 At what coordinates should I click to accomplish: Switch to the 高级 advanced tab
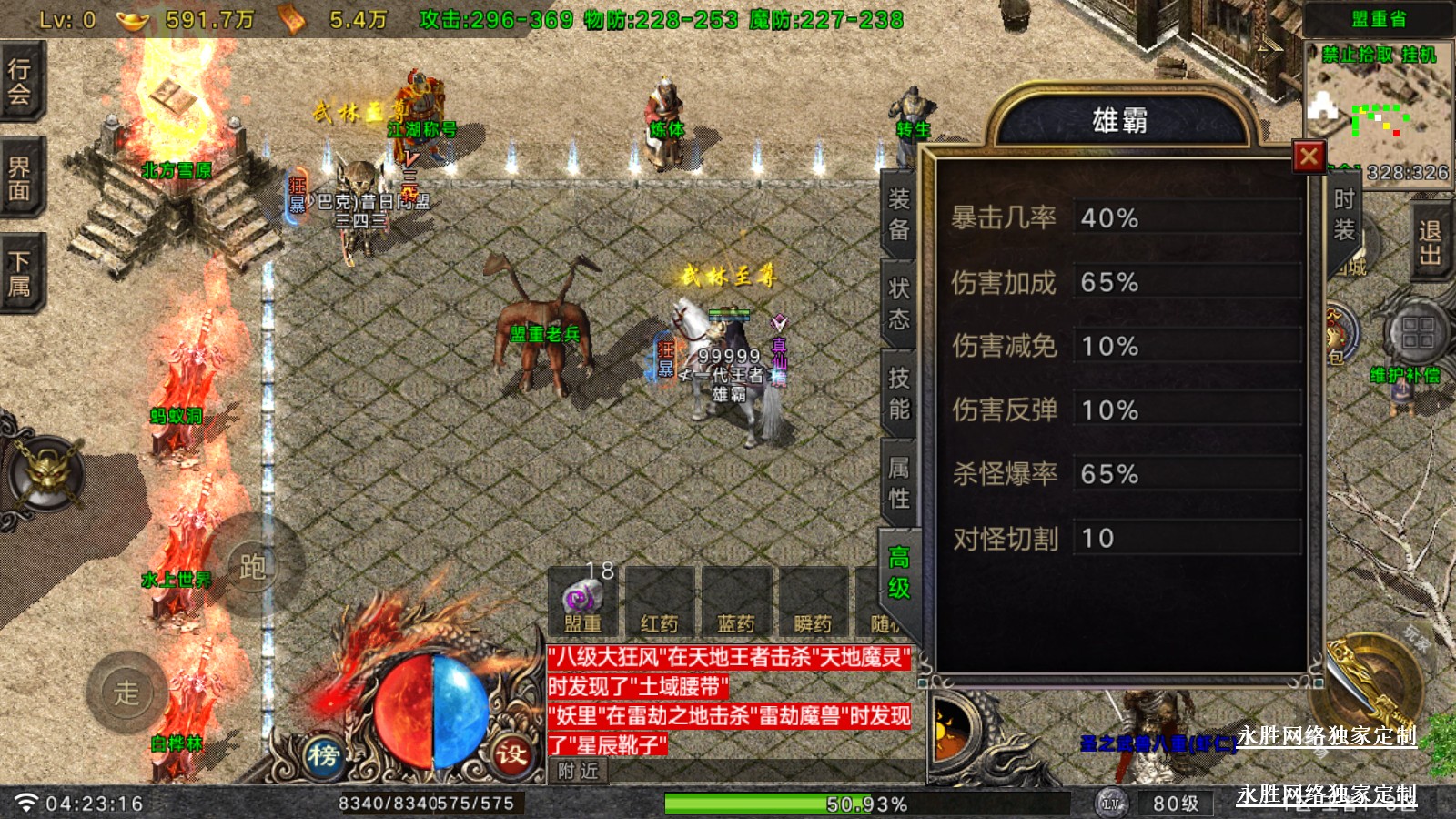(x=899, y=572)
